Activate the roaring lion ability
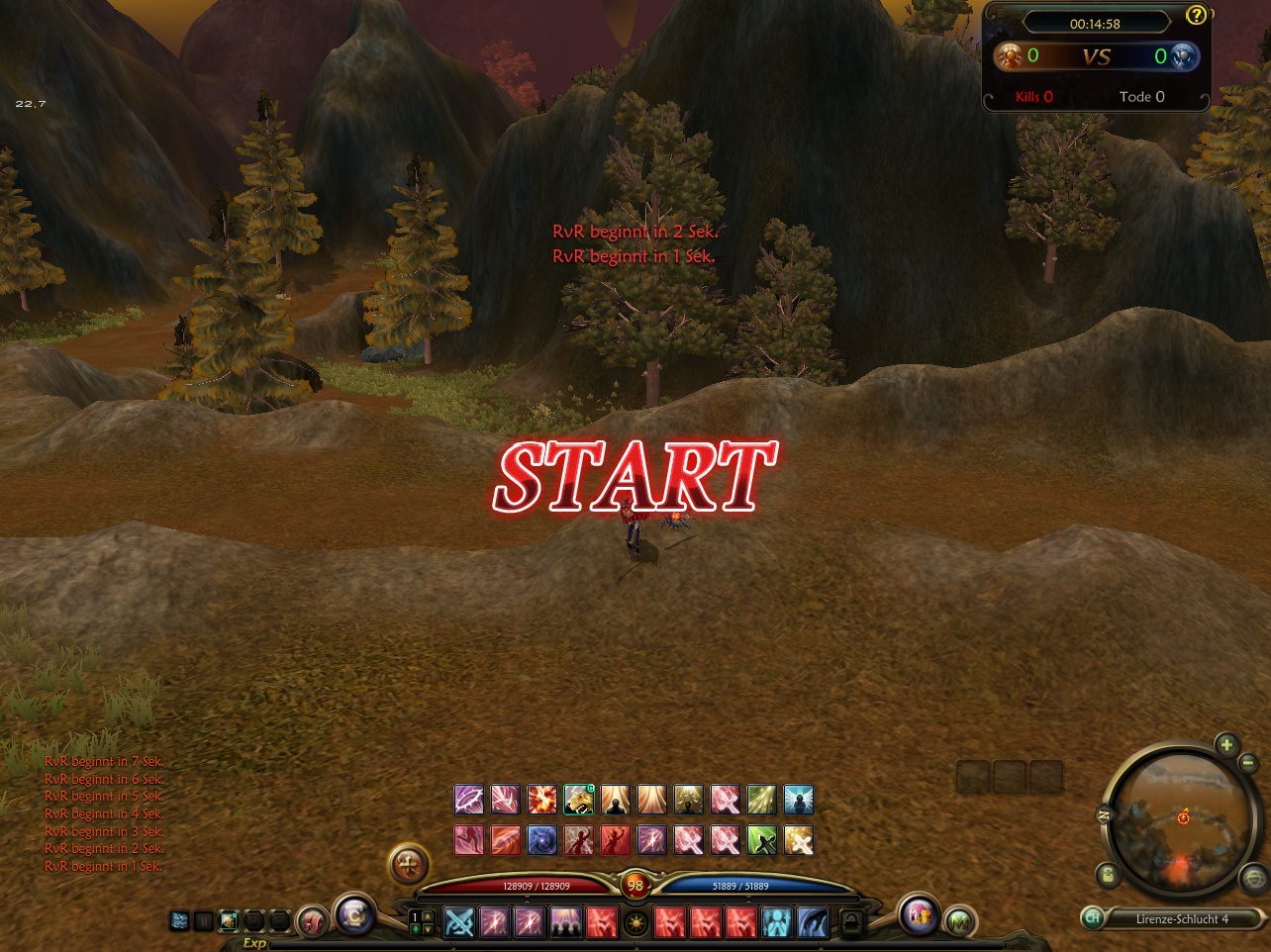The height and width of the screenshot is (952, 1271). point(578,799)
